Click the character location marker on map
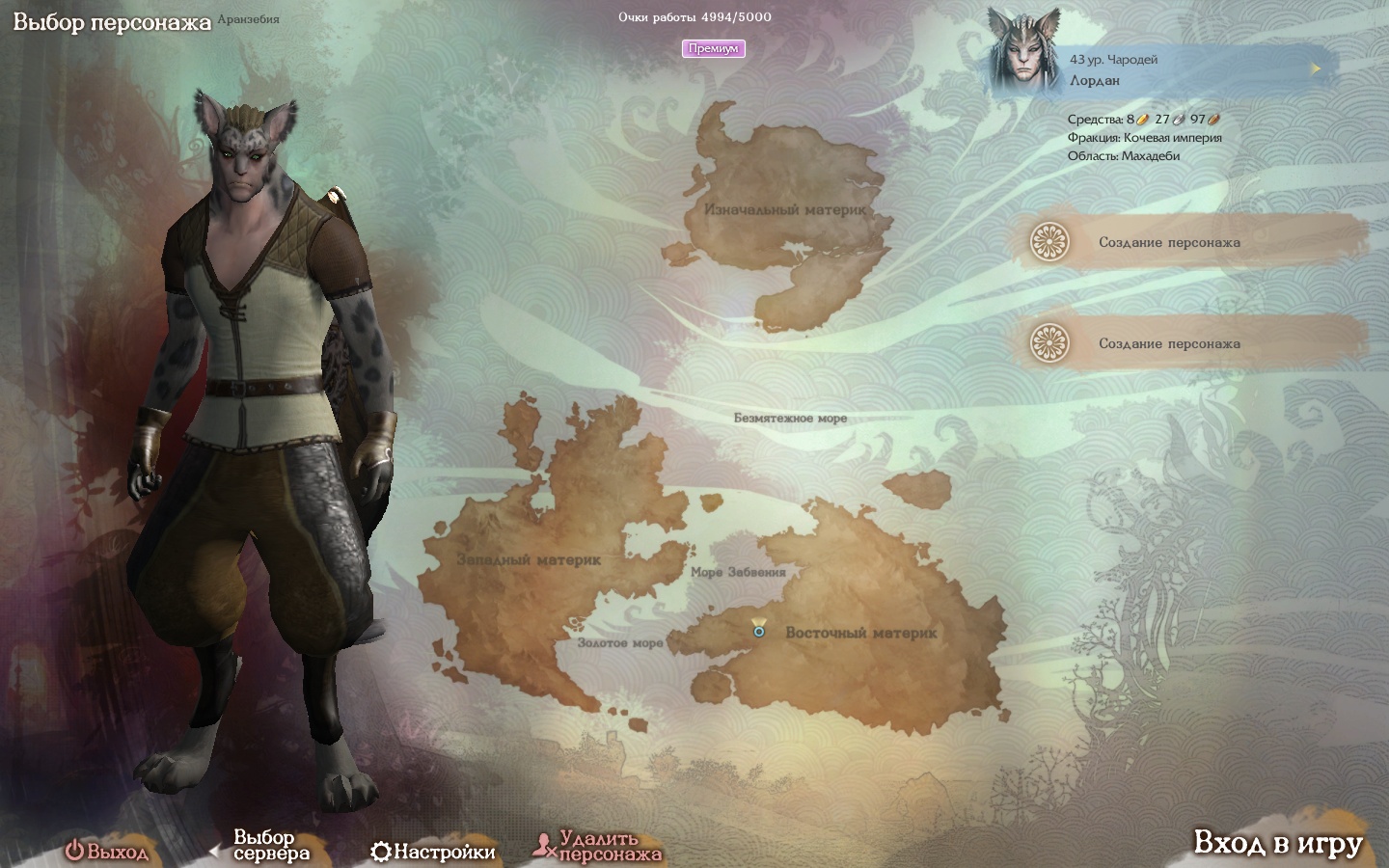This screenshot has width=1389, height=868. (x=759, y=630)
